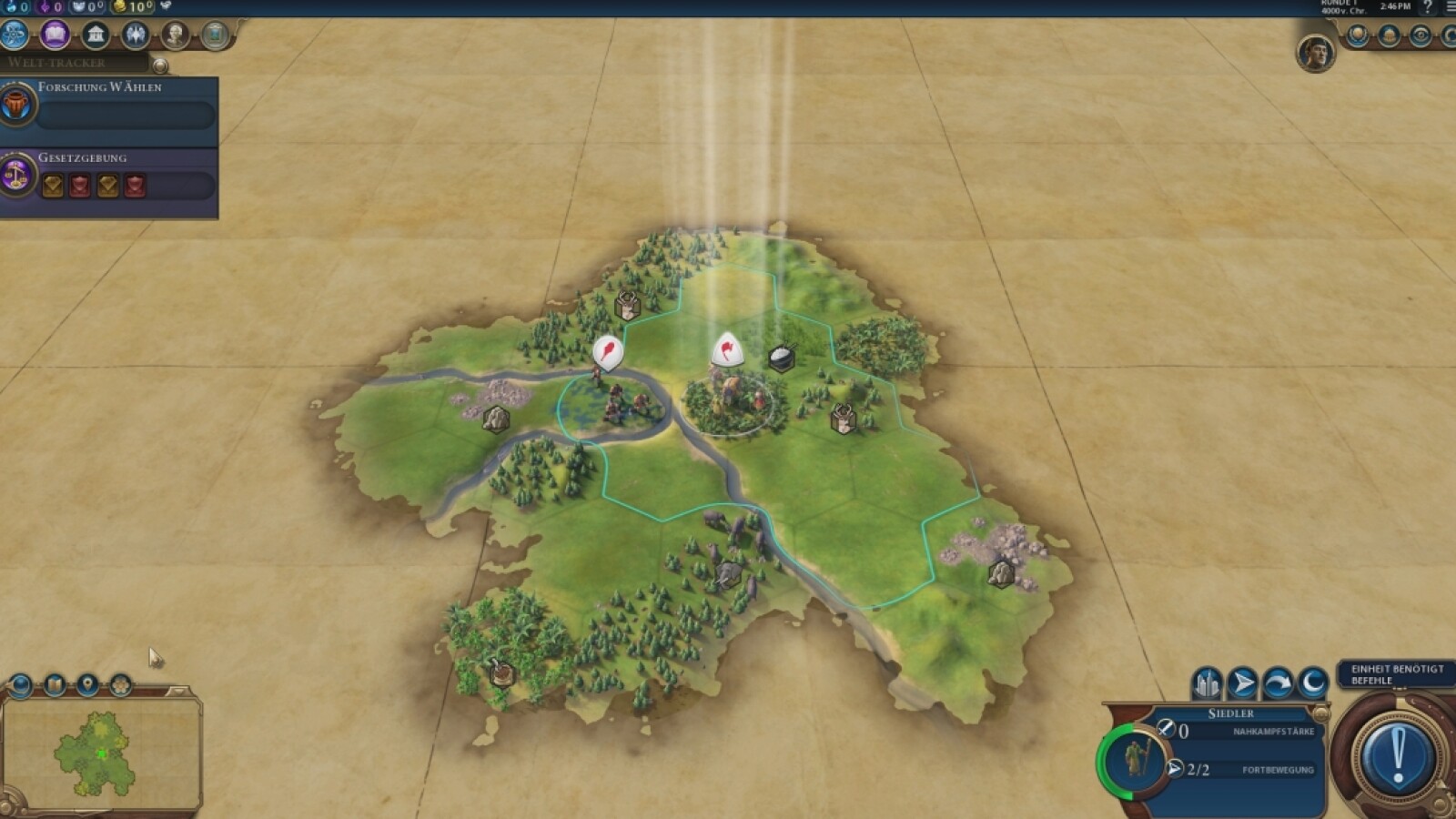Image resolution: width=1456 pixels, height=819 pixels.
Task: Put the unit to sleep, moon icon
Action: [1312, 683]
